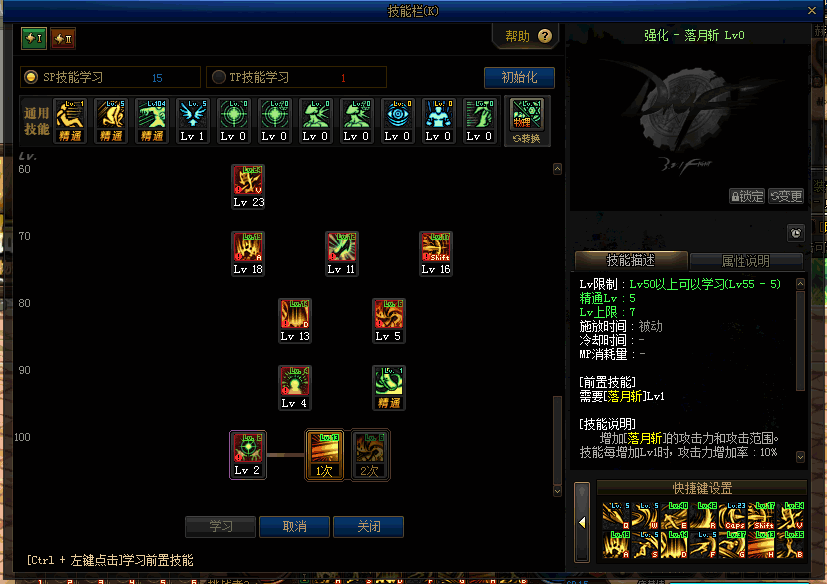Click the 转换 conversion icon
Viewport: 827px width, 584px height.
point(526,121)
